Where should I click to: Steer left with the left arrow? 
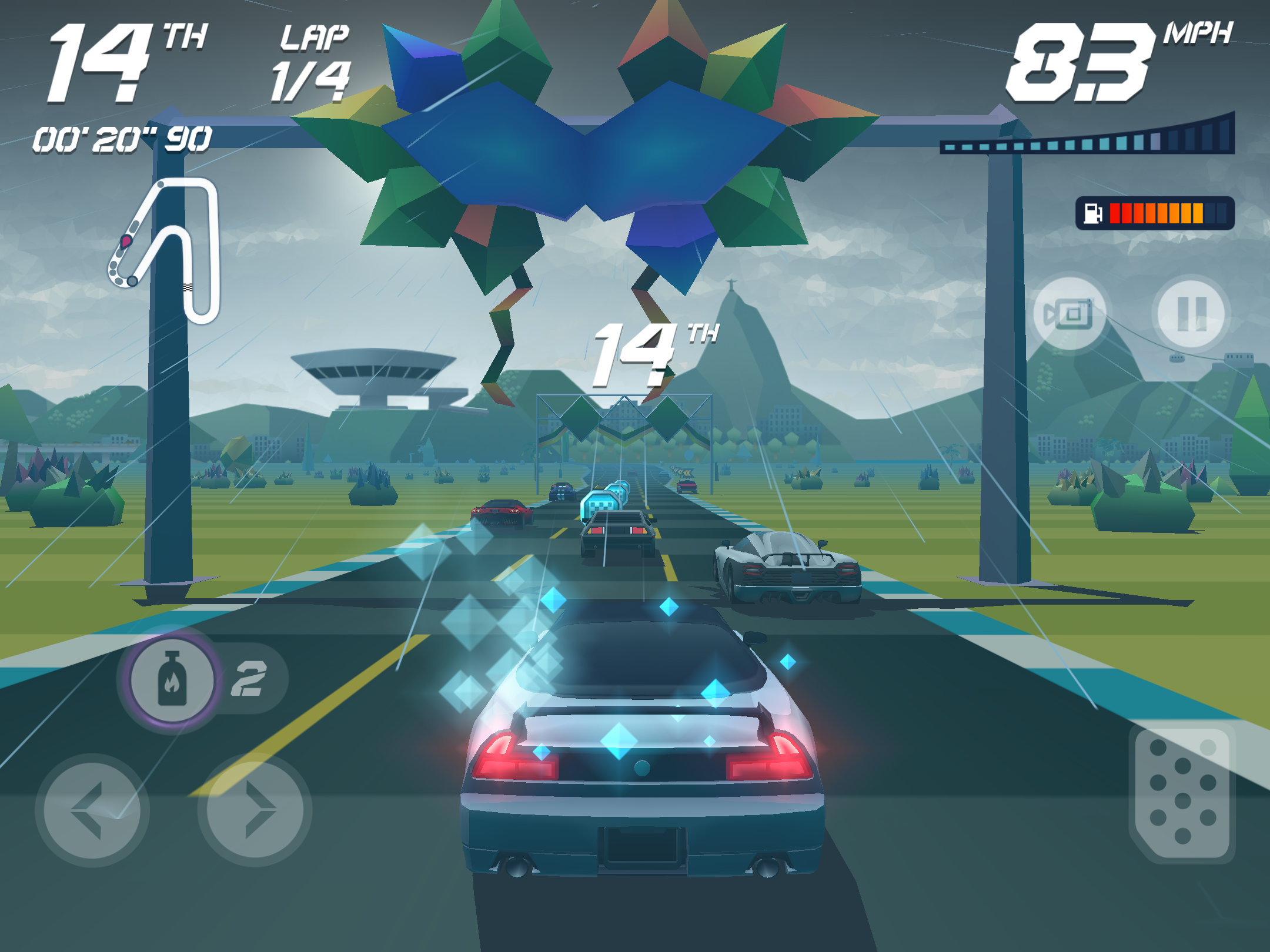(92, 810)
